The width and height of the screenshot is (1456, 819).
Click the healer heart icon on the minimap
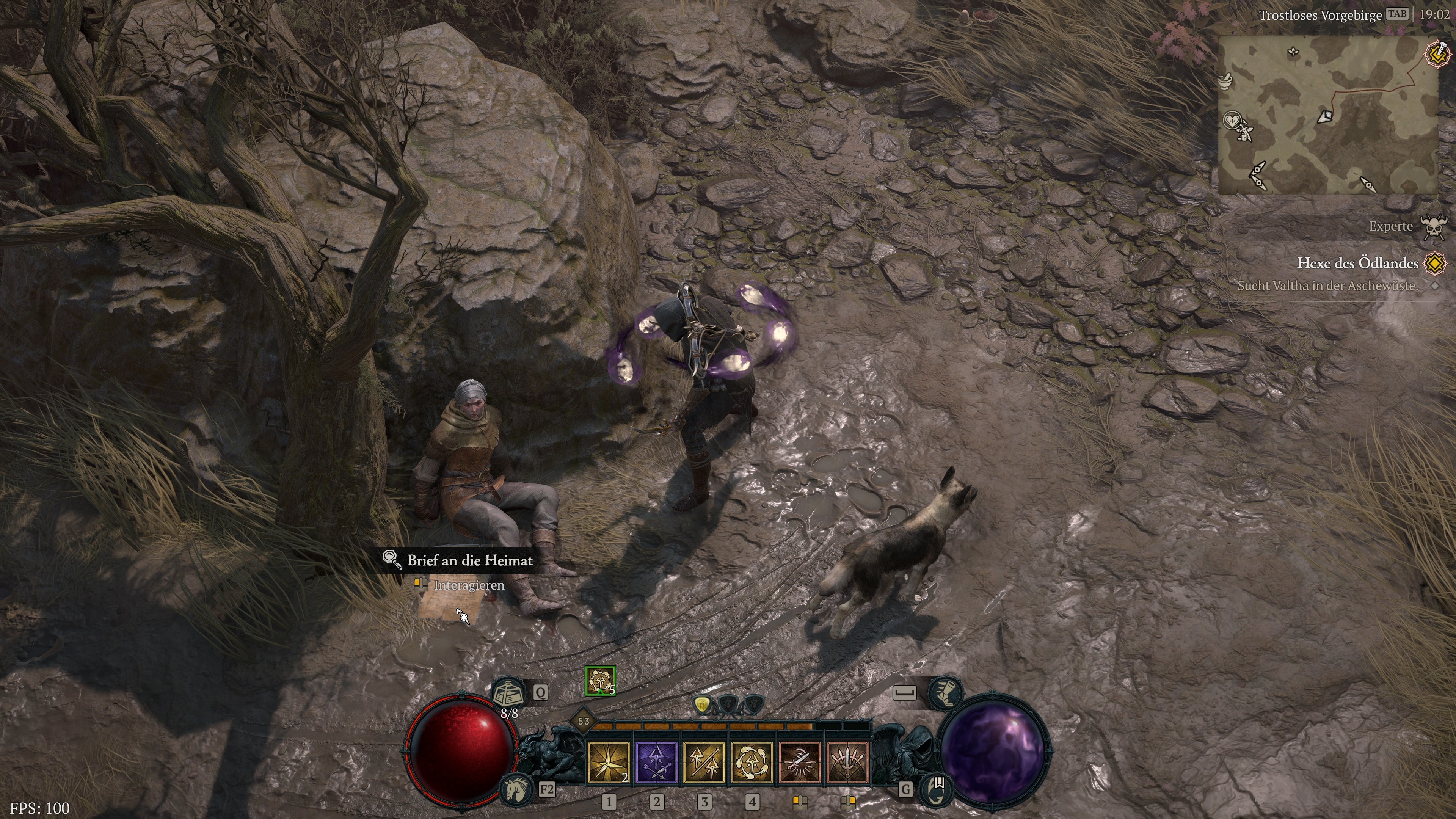pyautogui.click(x=1232, y=121)
